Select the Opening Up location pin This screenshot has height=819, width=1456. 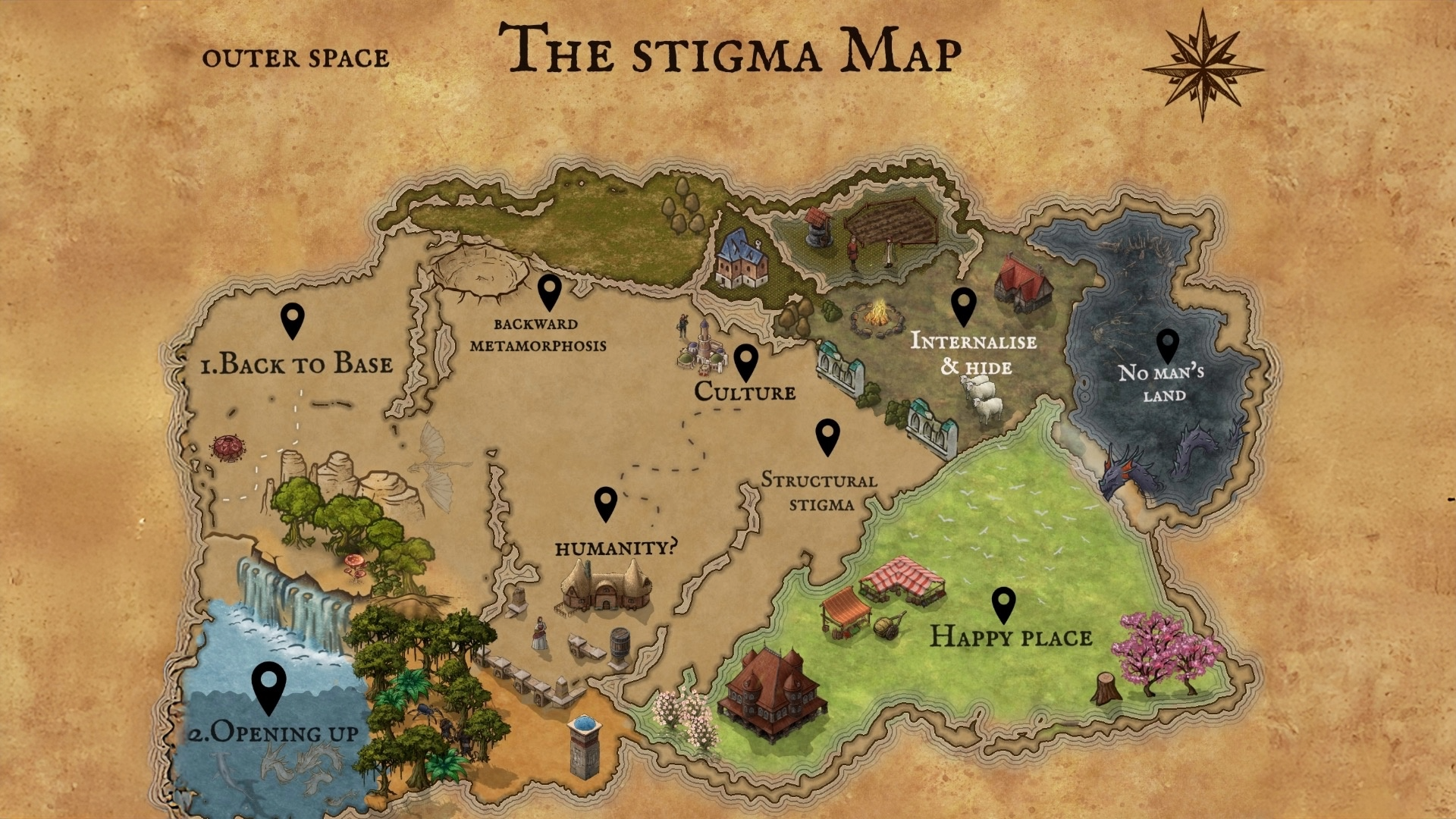click(x=268, y=685)
